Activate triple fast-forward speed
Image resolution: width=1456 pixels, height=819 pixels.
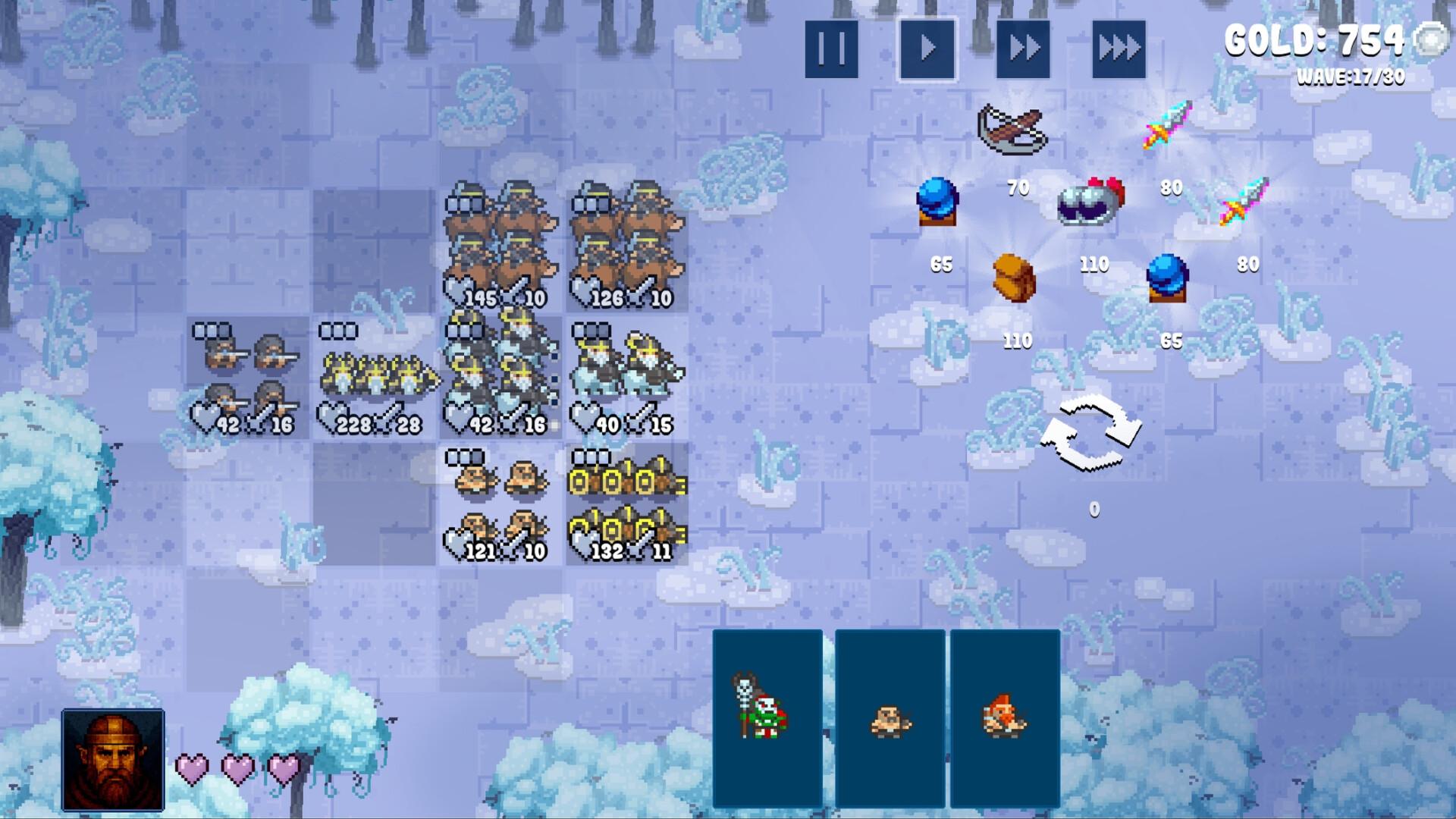click(1119, 49)
